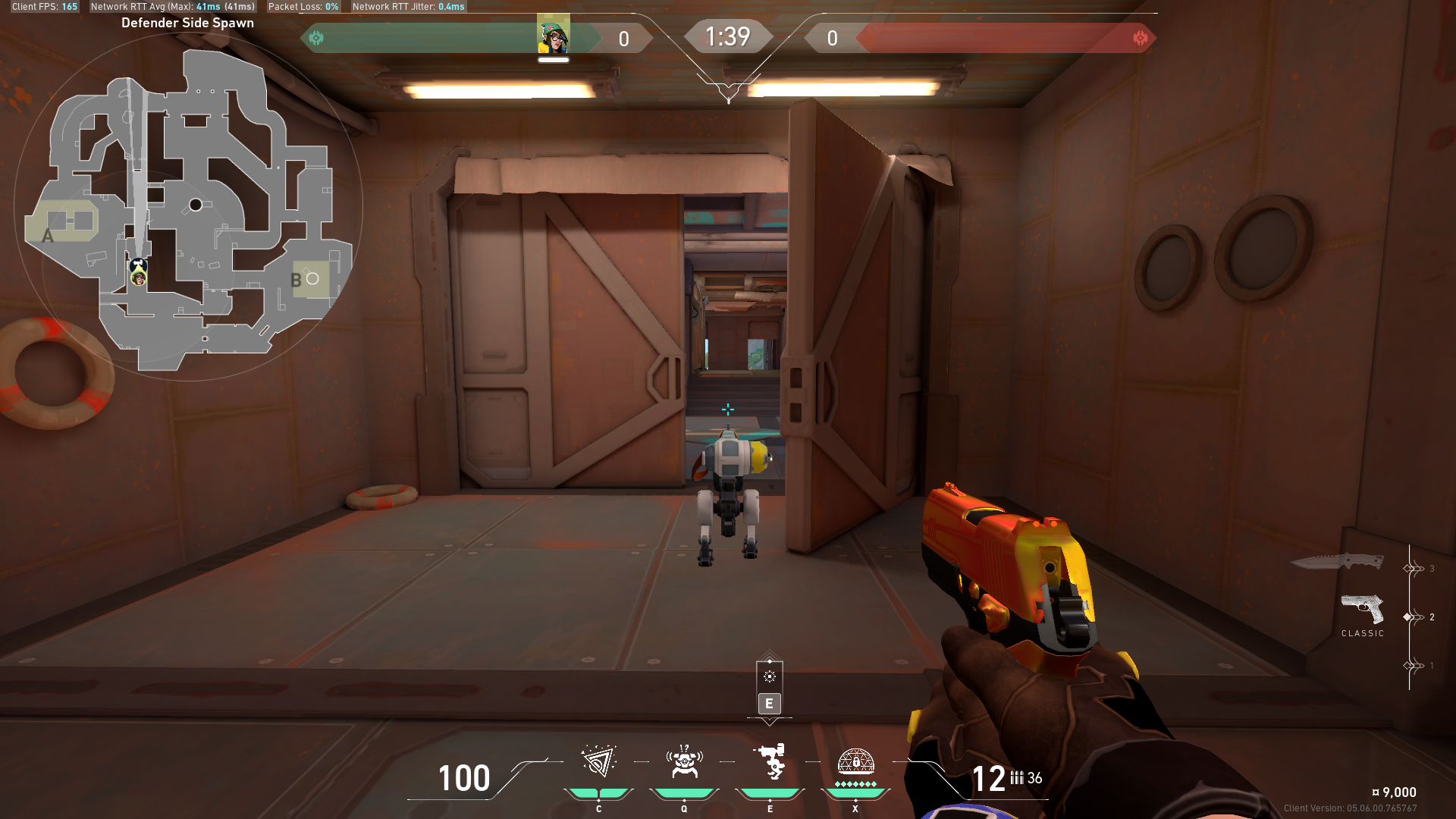Click the Packet Loss indicator
Image resolution: width=1456 pixels, height=819 pixels.
click(x=303, y=6)
